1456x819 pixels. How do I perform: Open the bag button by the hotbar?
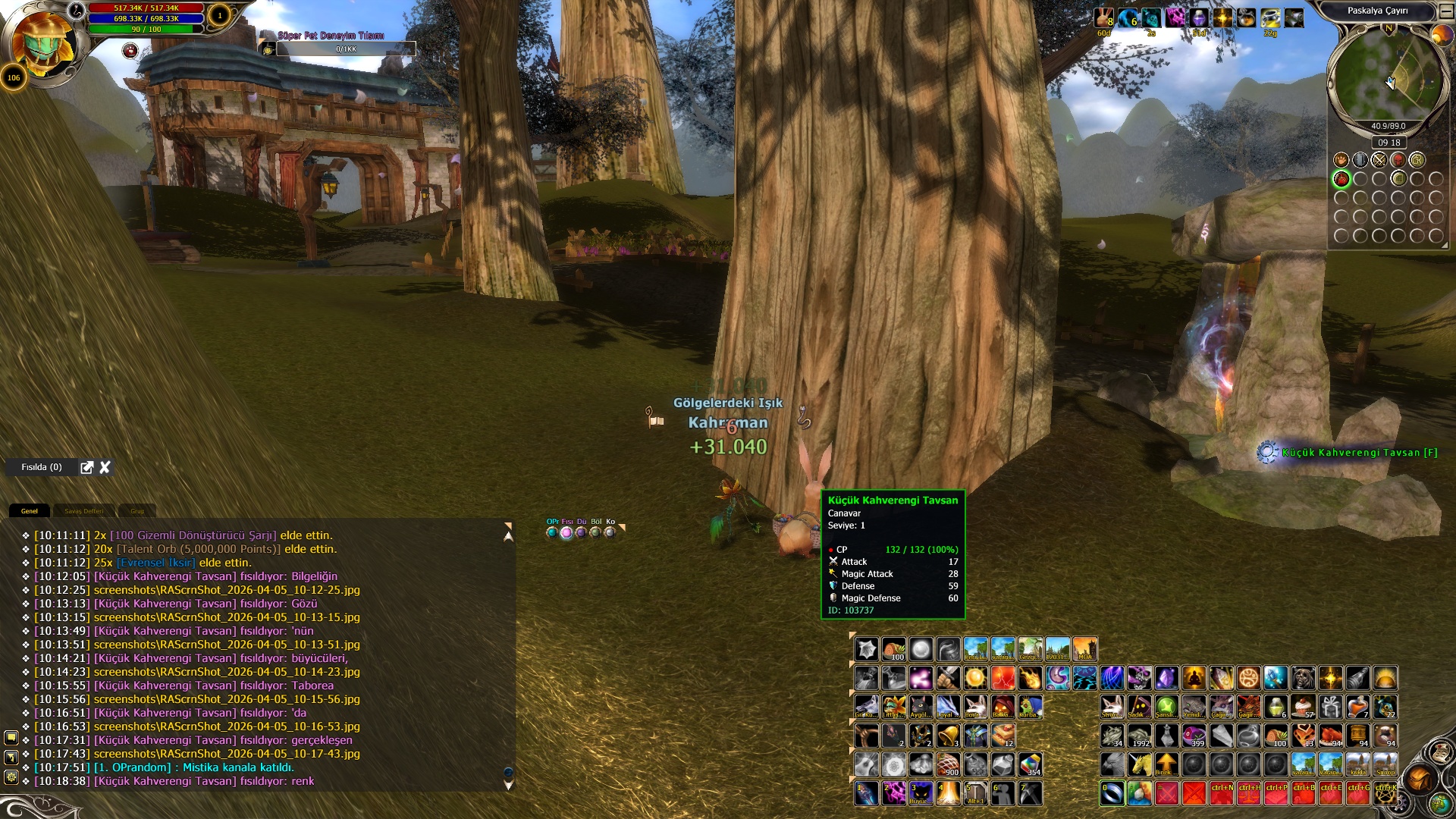1419,778
